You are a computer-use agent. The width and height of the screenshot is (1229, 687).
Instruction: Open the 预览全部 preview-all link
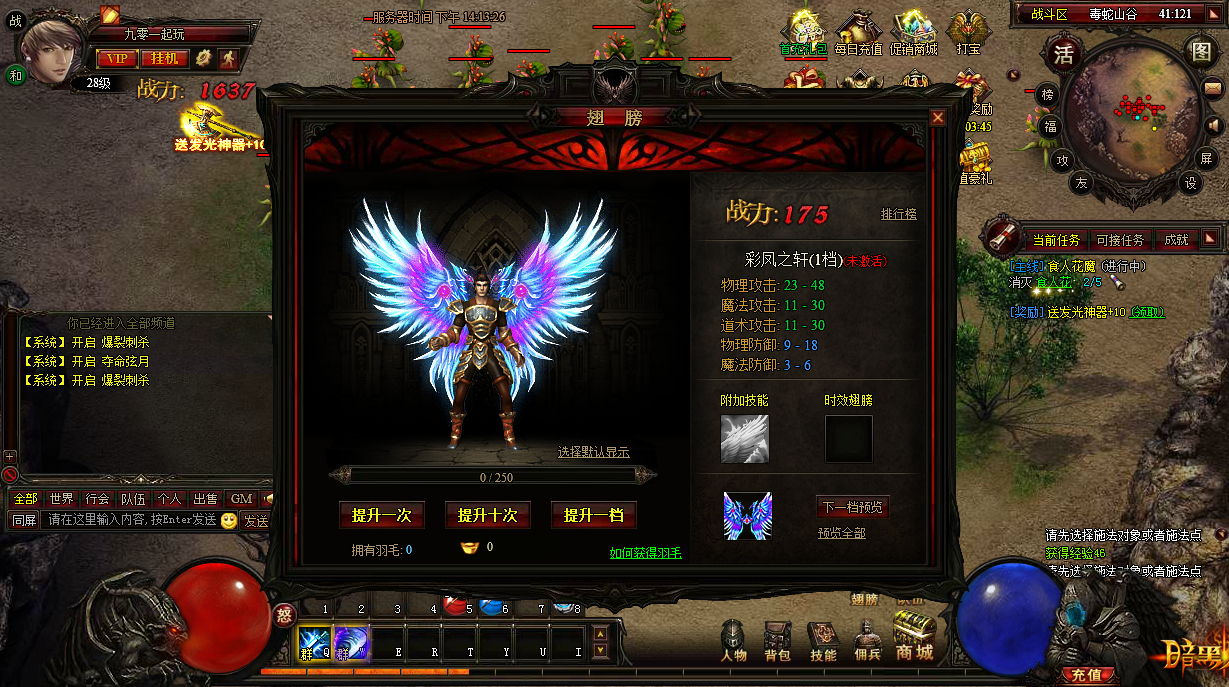tap(841, 533)
